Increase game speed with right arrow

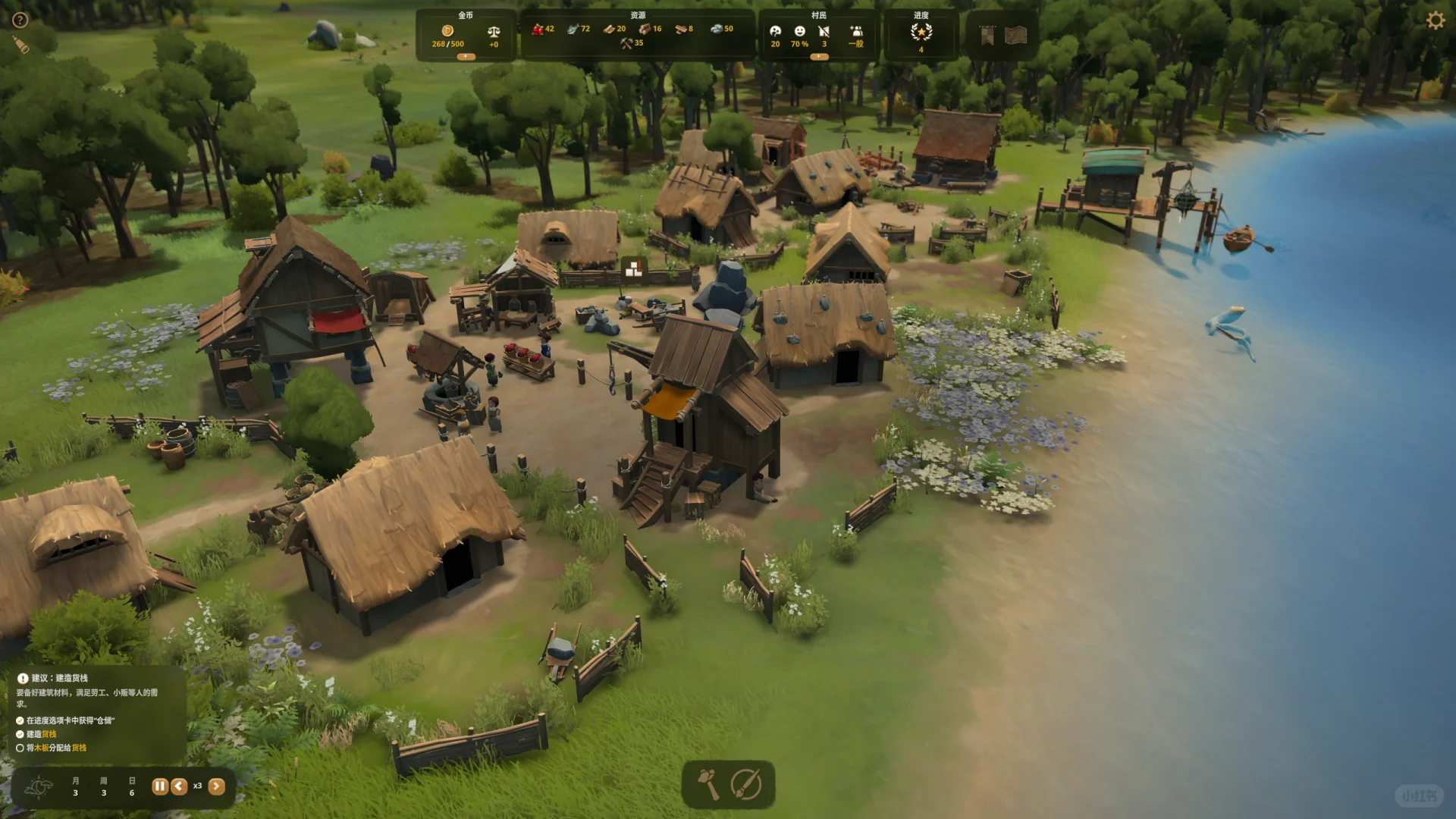coord(216,786)
